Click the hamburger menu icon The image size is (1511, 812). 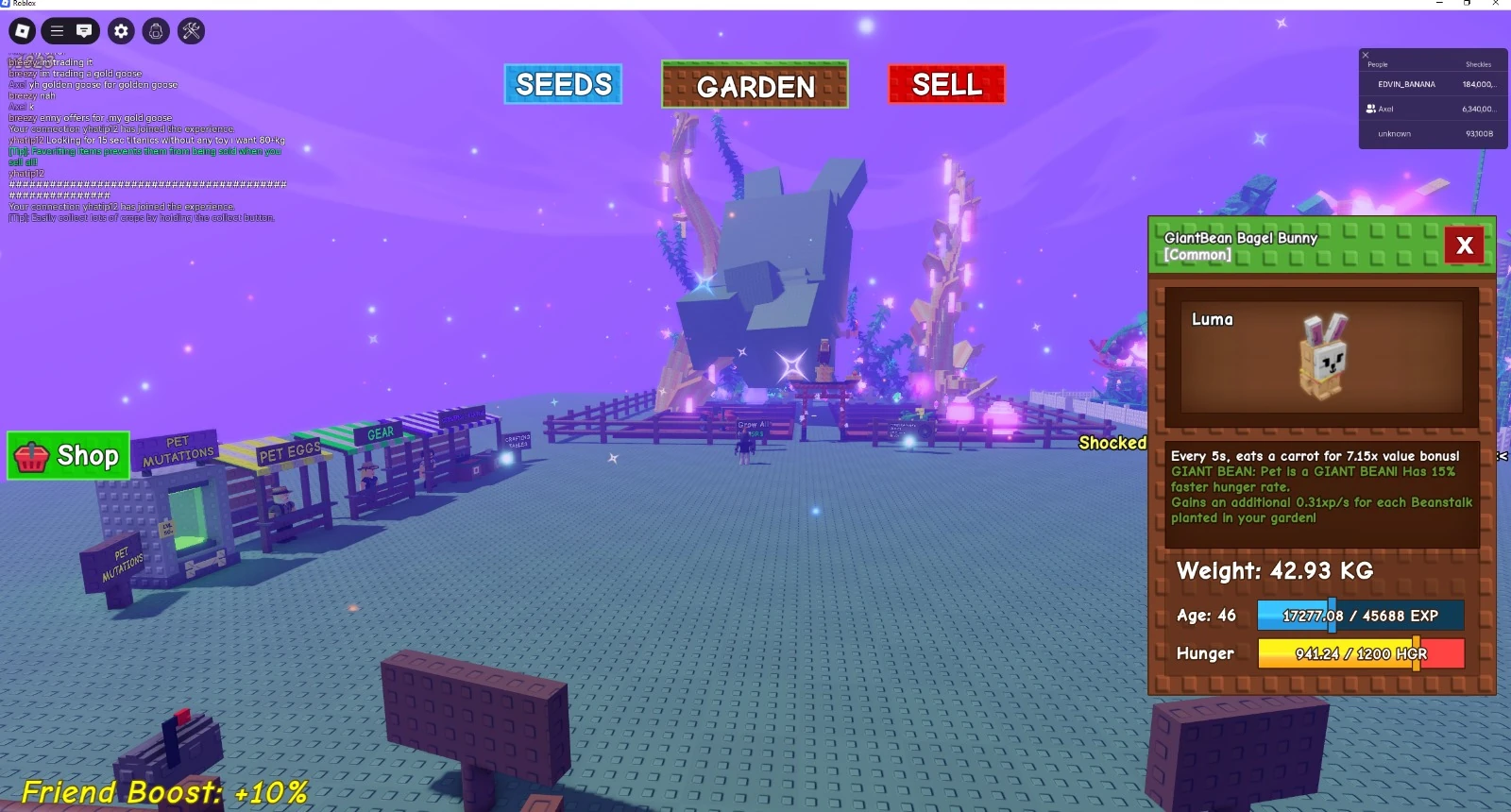coord(57,29)
